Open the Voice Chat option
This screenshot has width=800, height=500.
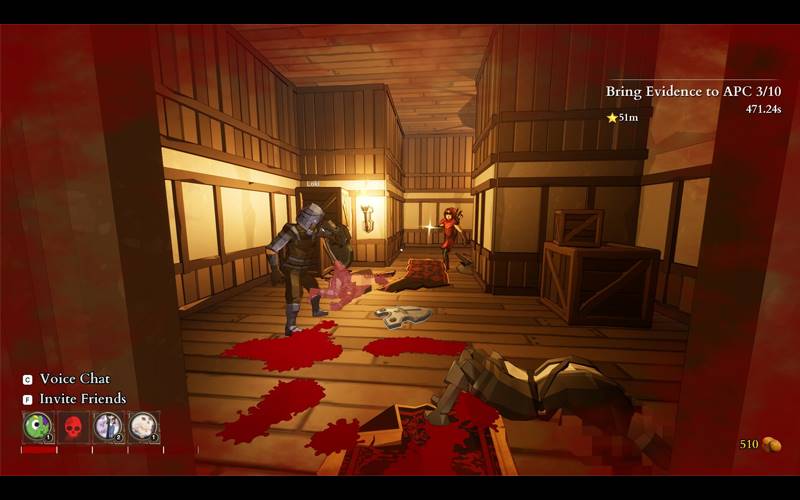pyautogui.click(x=74, y=379)
